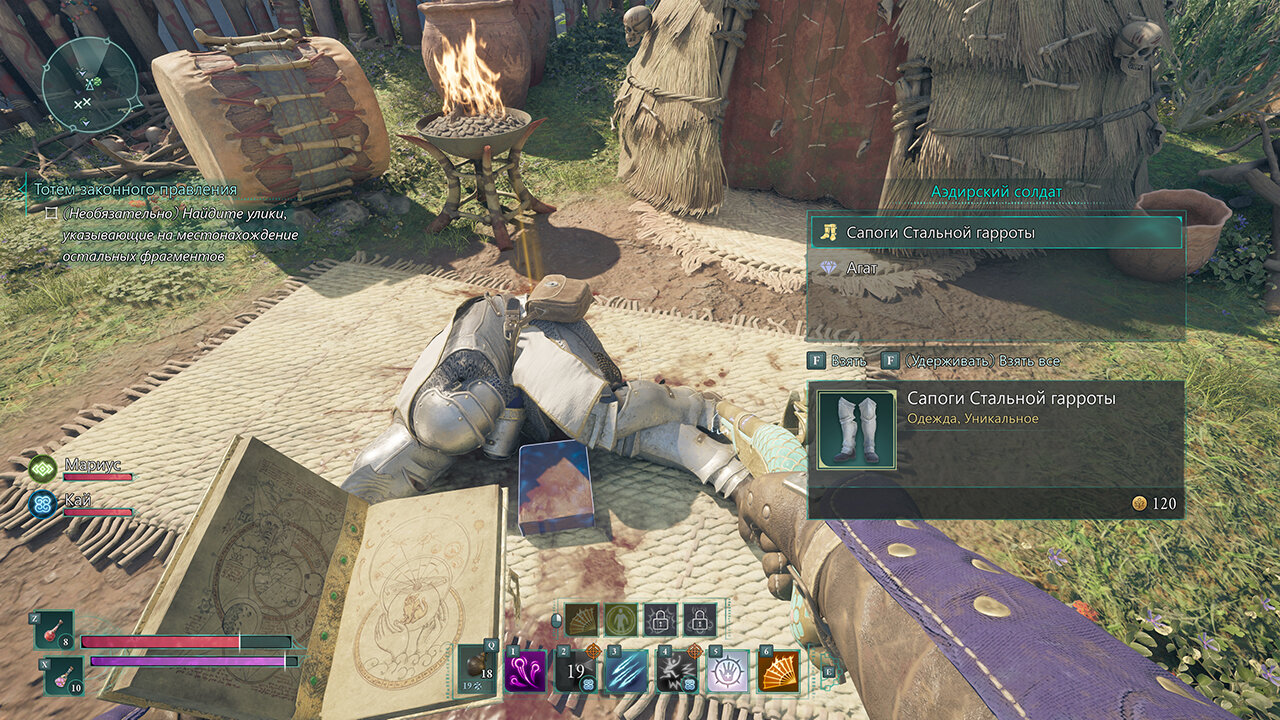Activate the orange fire fan ability

(x=778, y=671)
